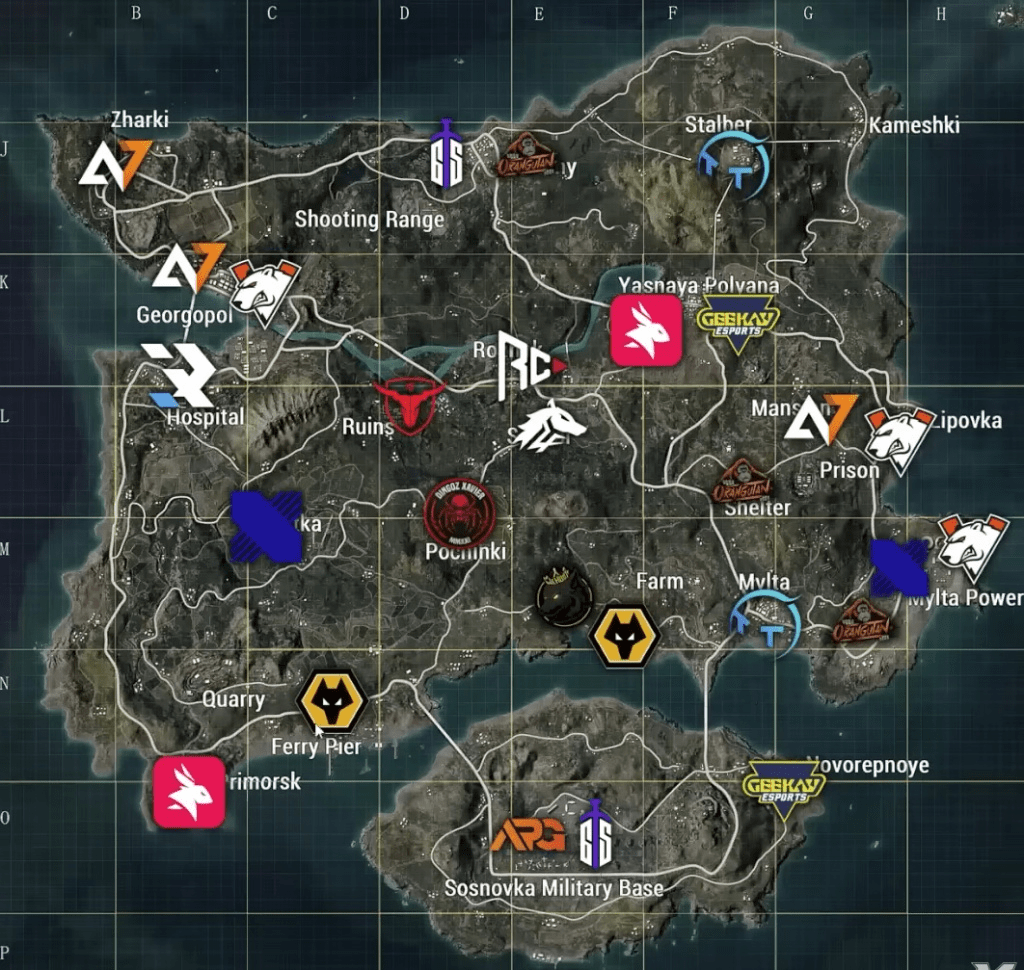
Task: Select the blue striped marker at Gatka
Action: click(266, 525)
